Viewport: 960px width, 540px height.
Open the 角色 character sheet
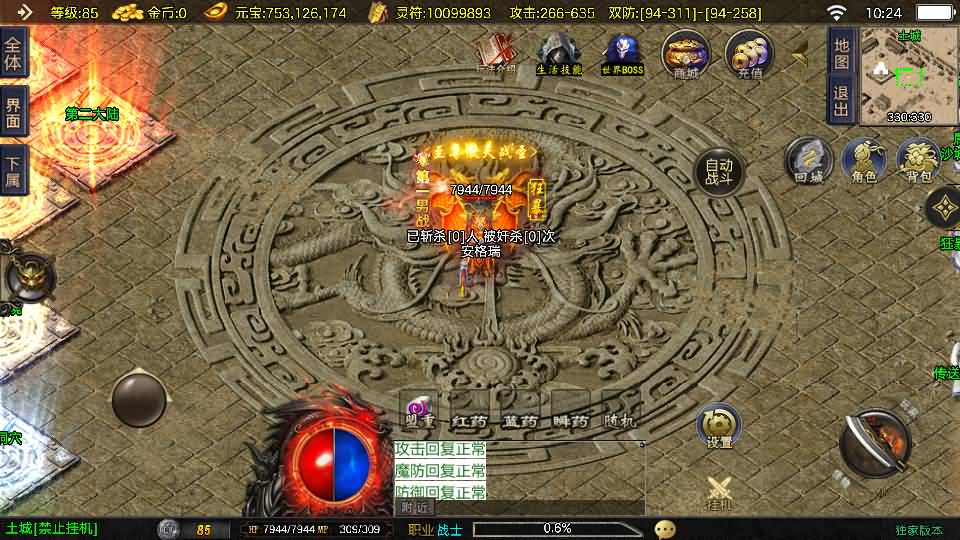tap(864, 162)
